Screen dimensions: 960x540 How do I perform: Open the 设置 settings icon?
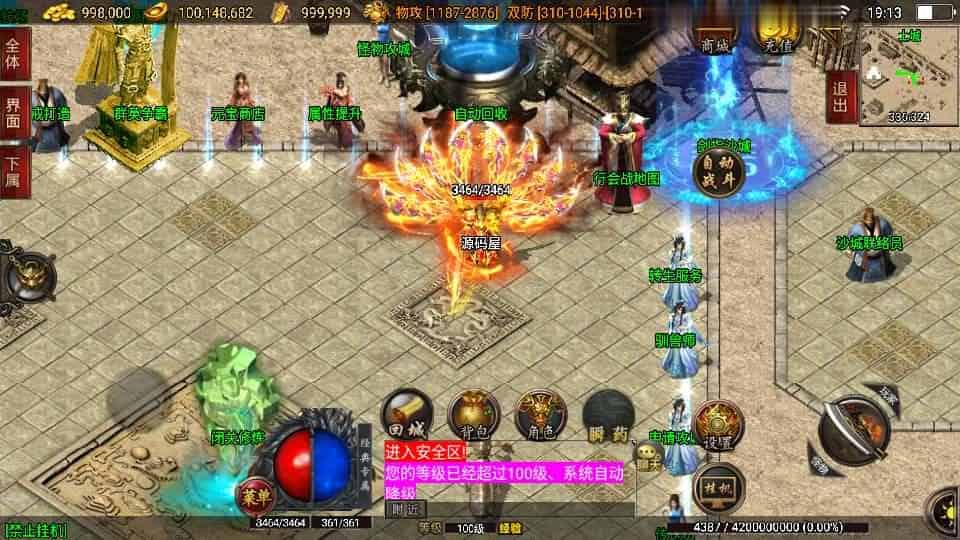(716, 423)
